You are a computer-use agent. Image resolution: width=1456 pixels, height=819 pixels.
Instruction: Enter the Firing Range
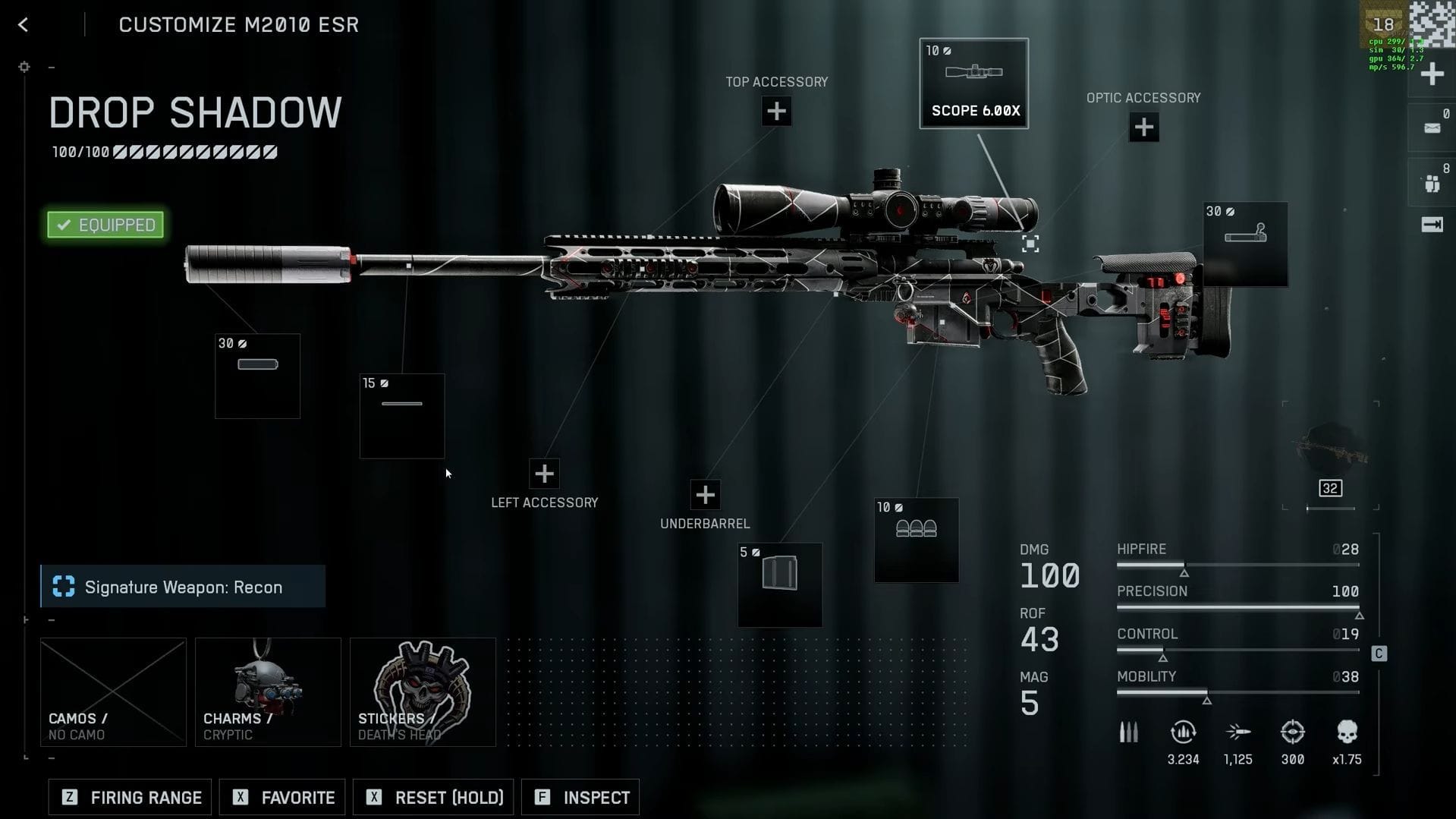click(x=130, y=797)
